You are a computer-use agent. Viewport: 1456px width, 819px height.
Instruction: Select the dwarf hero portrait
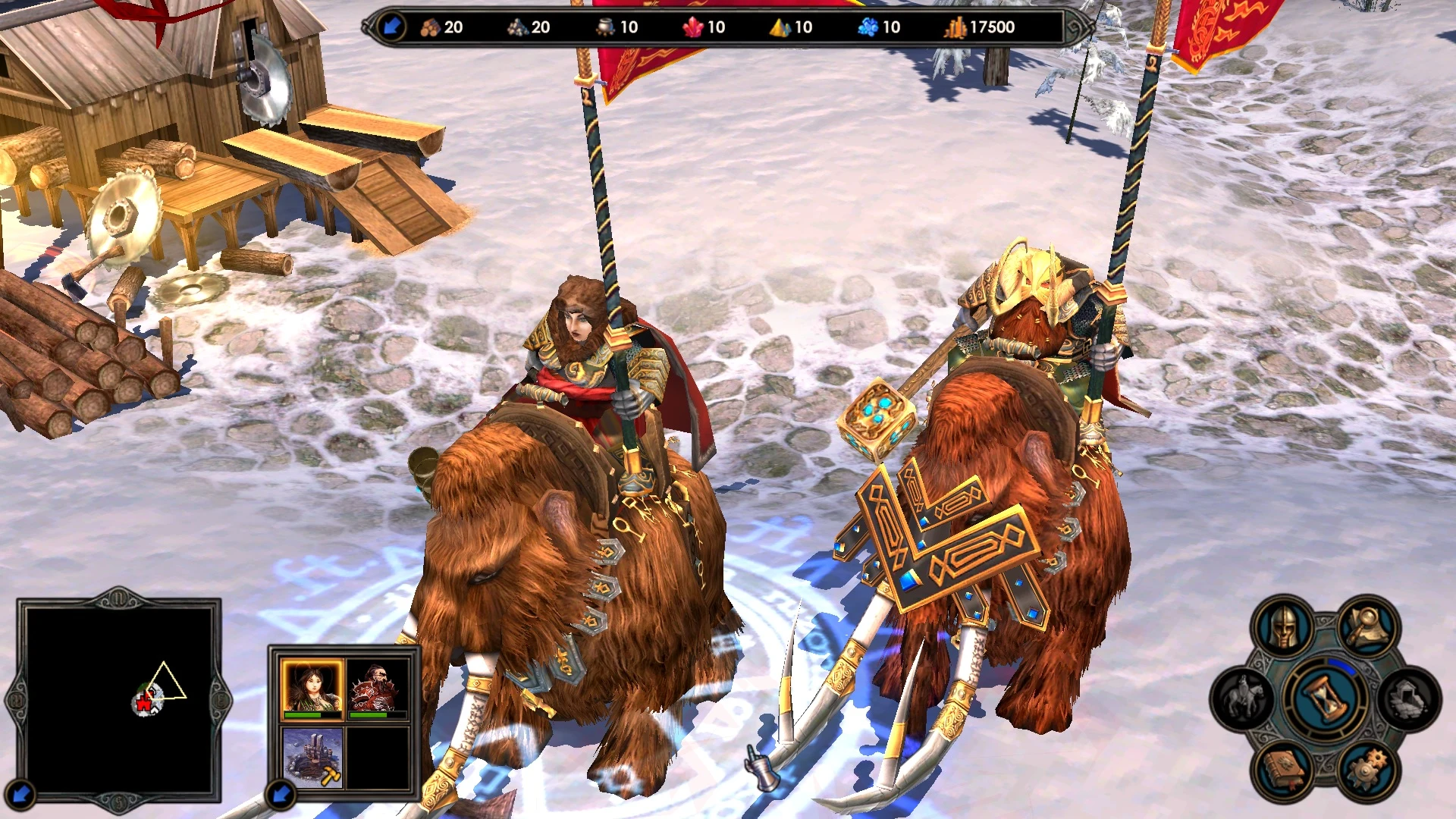[377, 685]
